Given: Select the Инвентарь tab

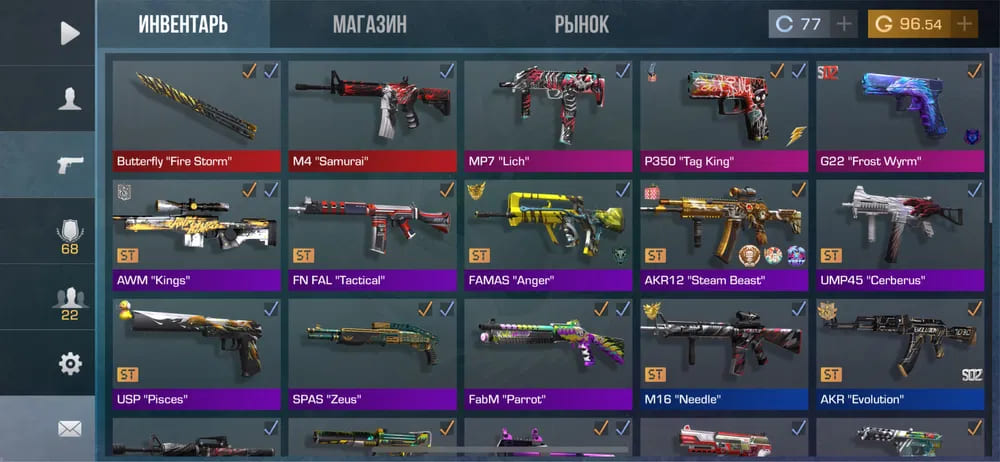Looking at the screenshot, I should pyautogui.click(x=184, y=24).
